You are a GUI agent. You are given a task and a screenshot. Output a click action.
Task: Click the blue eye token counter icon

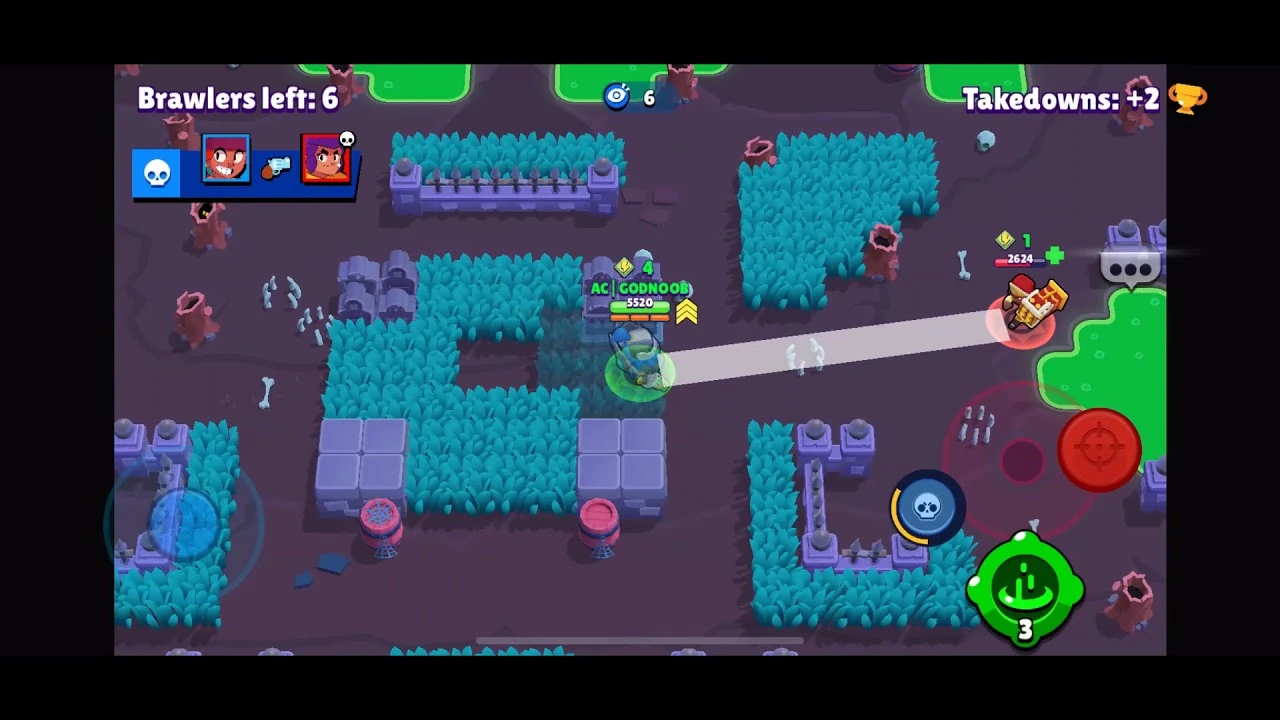(617, 97)
